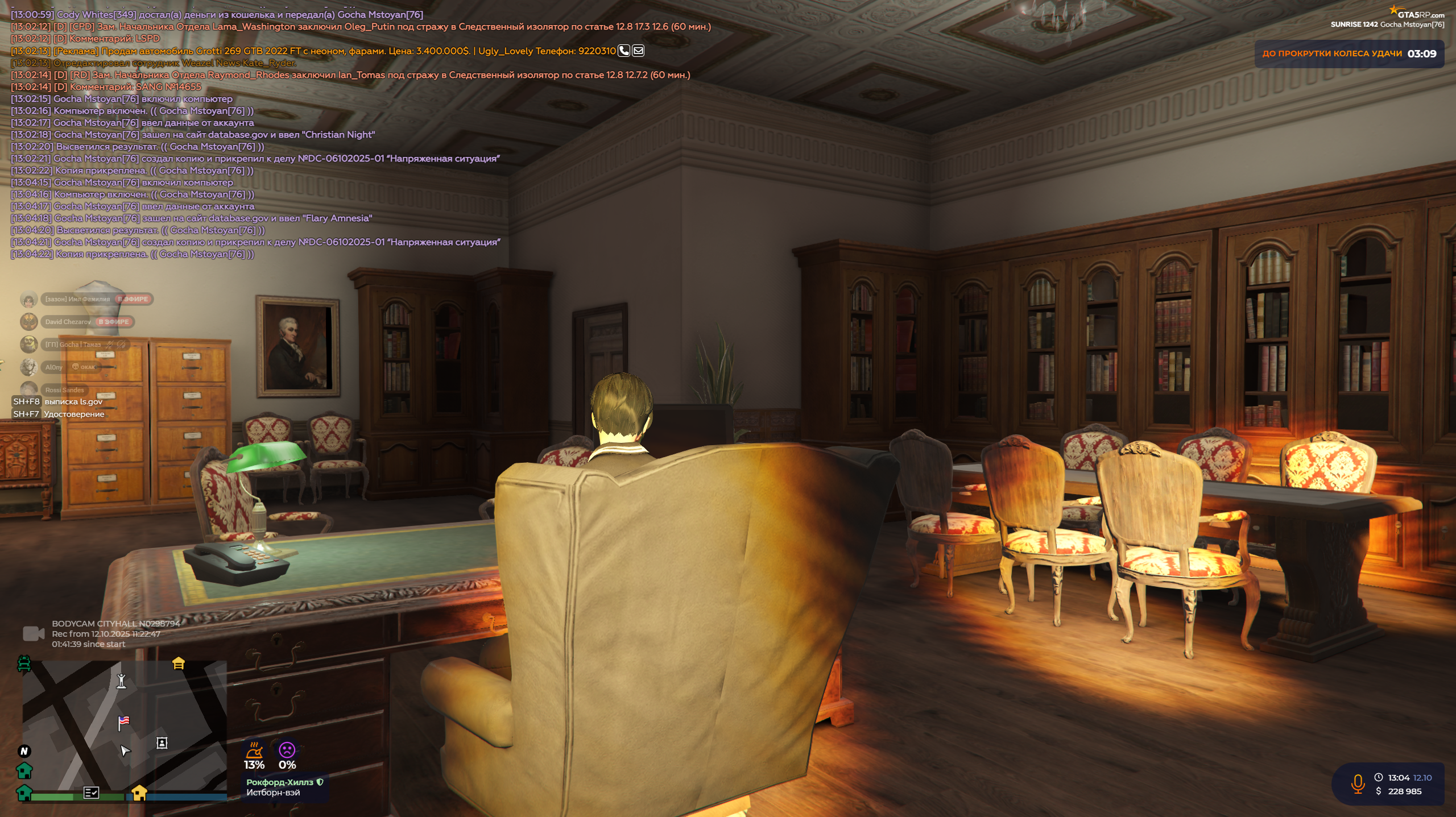1456x817 pixels.
Task: Select the yellow house marker on the minimap
Action: [x=139, y=792]
